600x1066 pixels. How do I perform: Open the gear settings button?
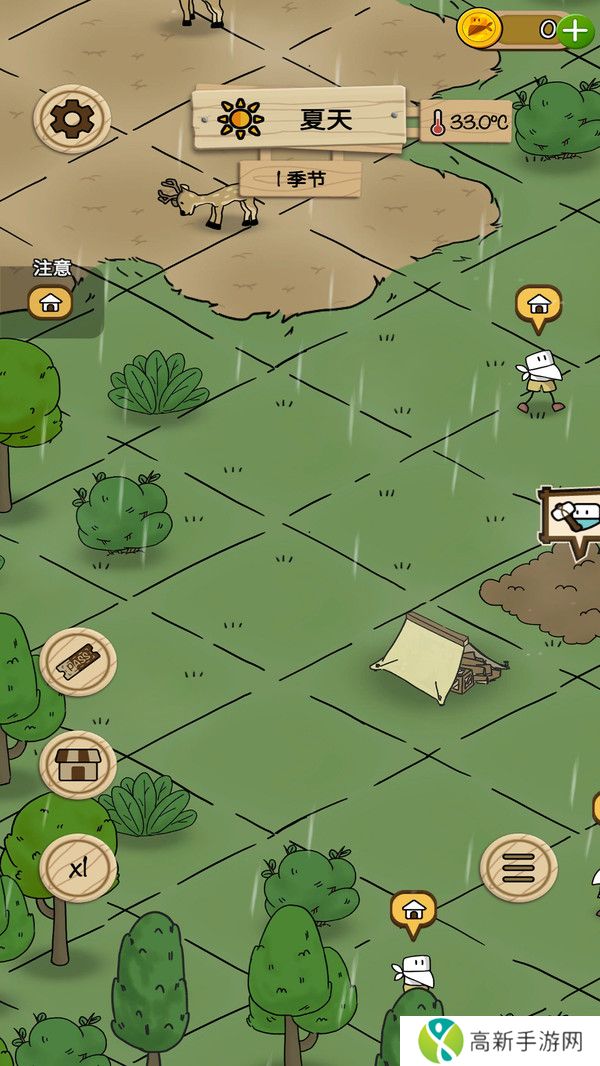tap(71, 120)
